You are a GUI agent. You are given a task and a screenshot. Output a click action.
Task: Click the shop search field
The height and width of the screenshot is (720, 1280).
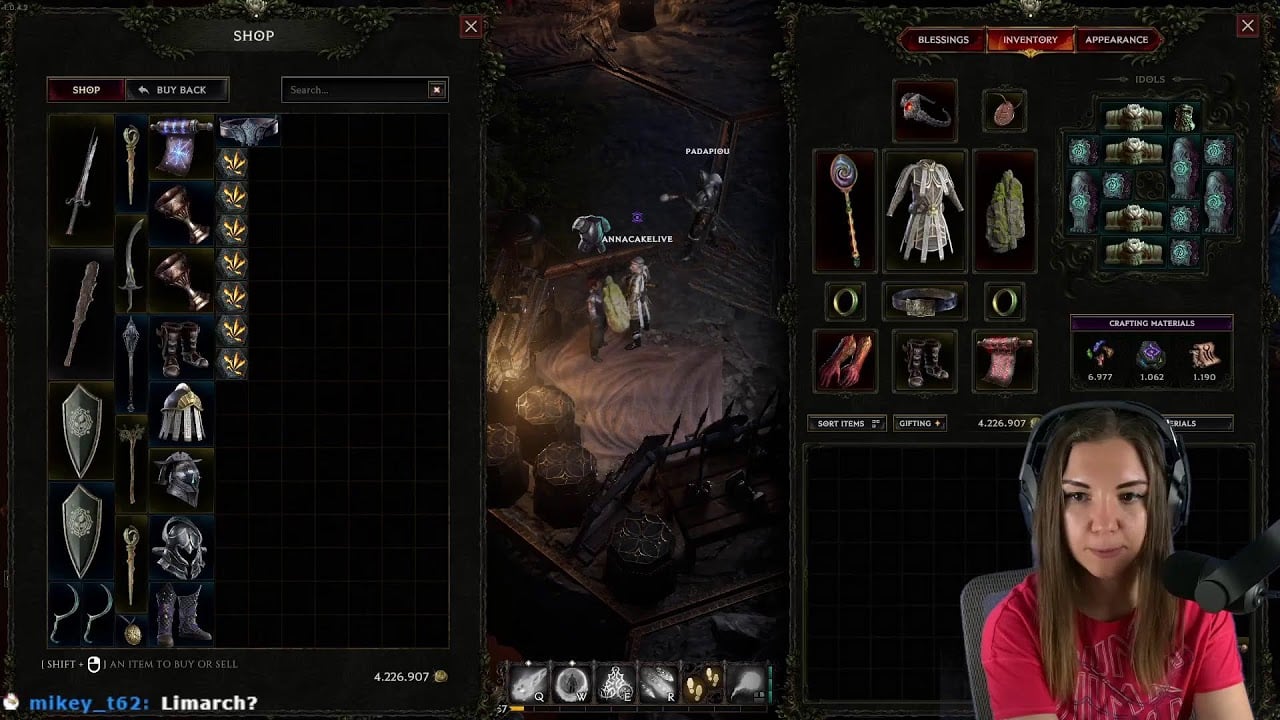pyautogui.click(x=355, y=90)
